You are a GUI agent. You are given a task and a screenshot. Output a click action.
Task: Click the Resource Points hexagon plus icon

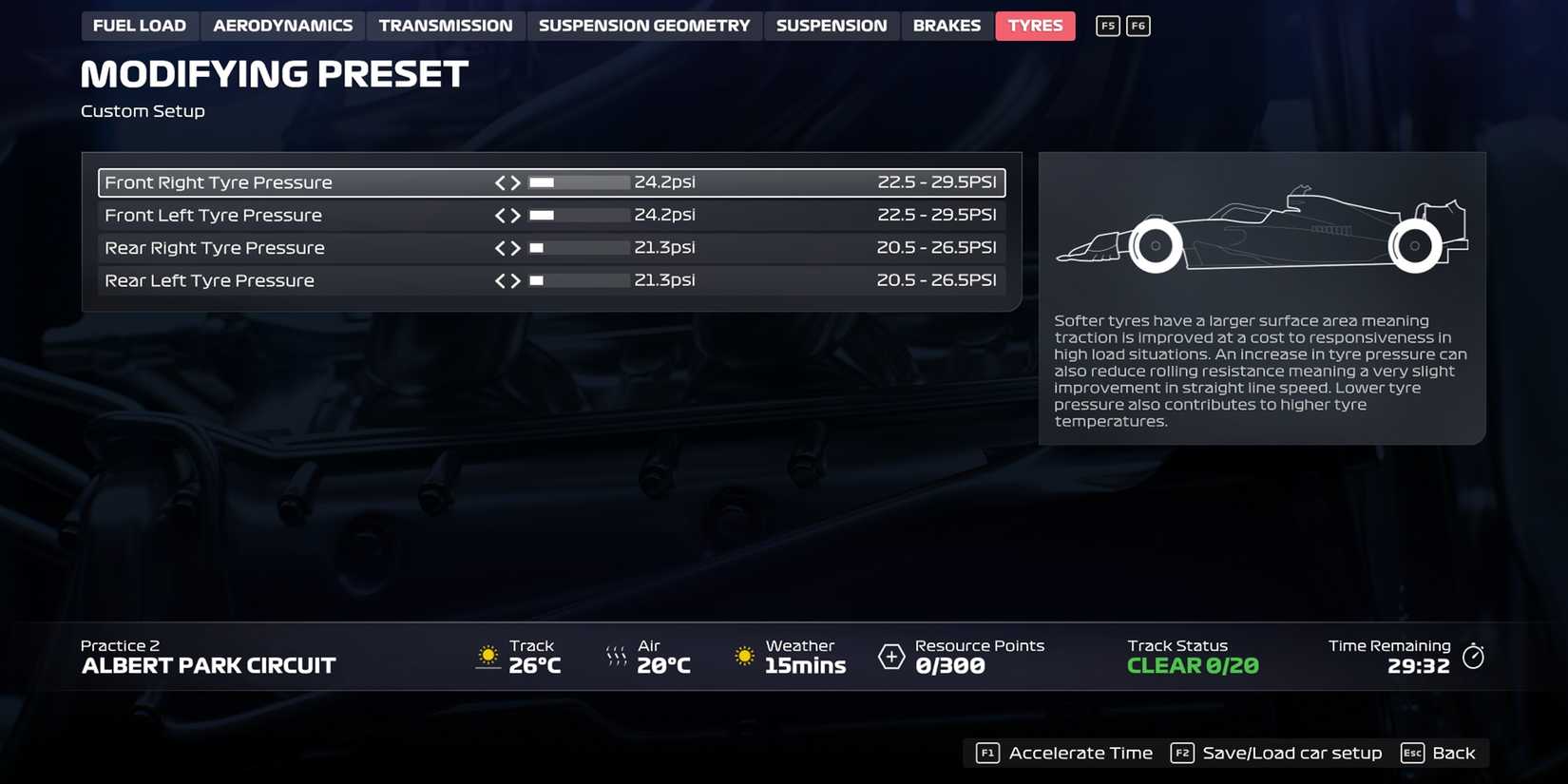point(890,656)
